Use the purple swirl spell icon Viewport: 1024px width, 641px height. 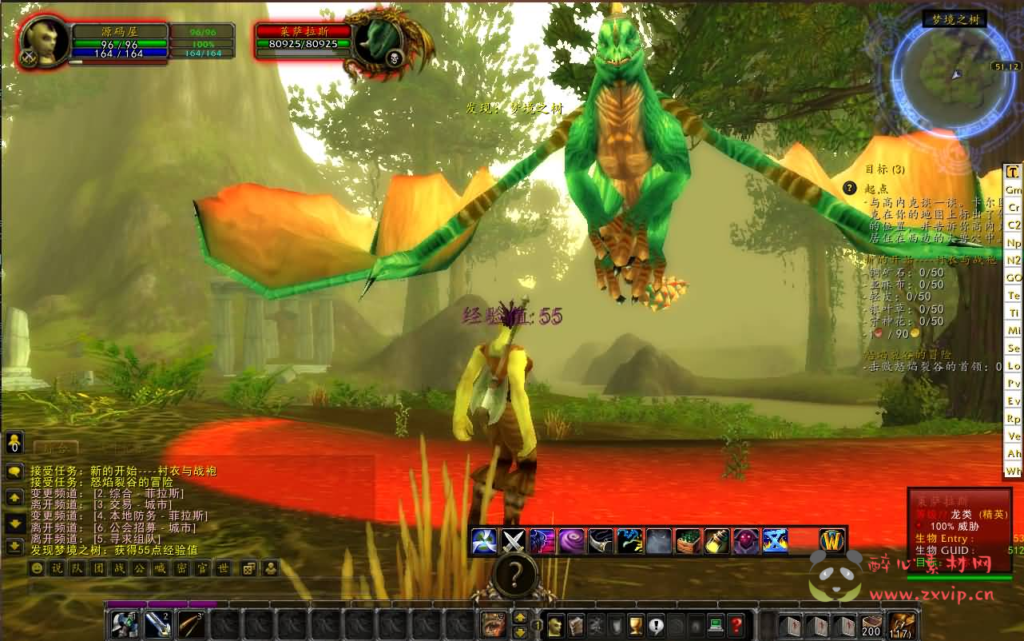point(572,541)
